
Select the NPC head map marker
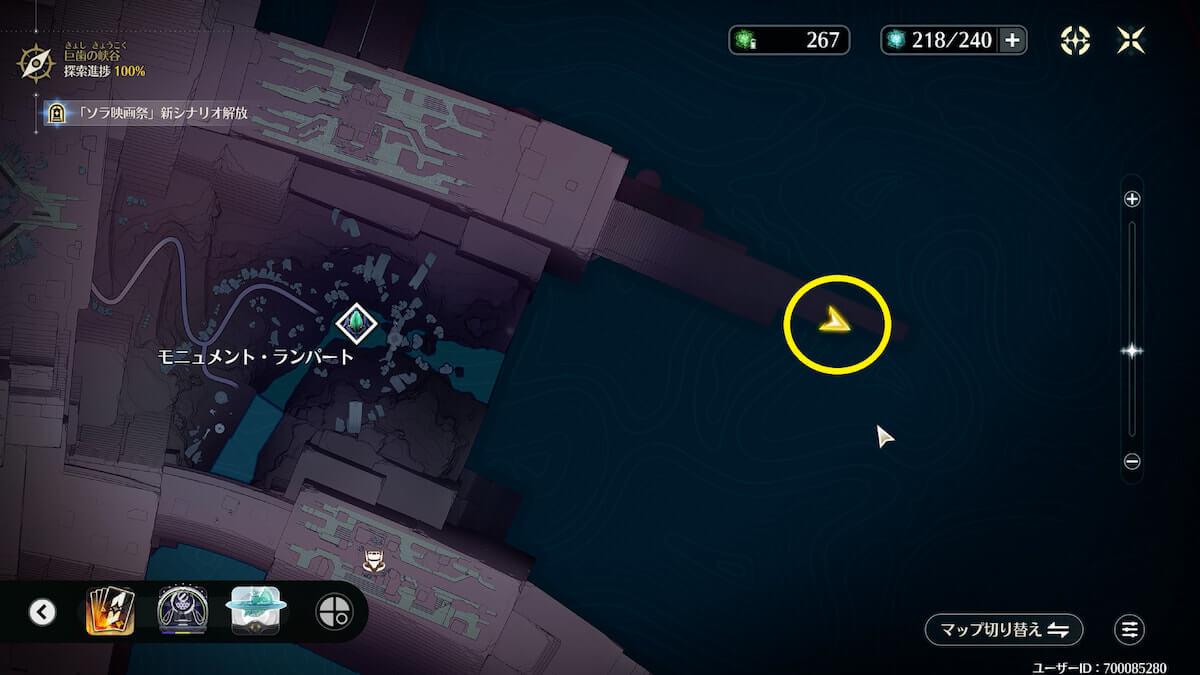pos(373,561)
